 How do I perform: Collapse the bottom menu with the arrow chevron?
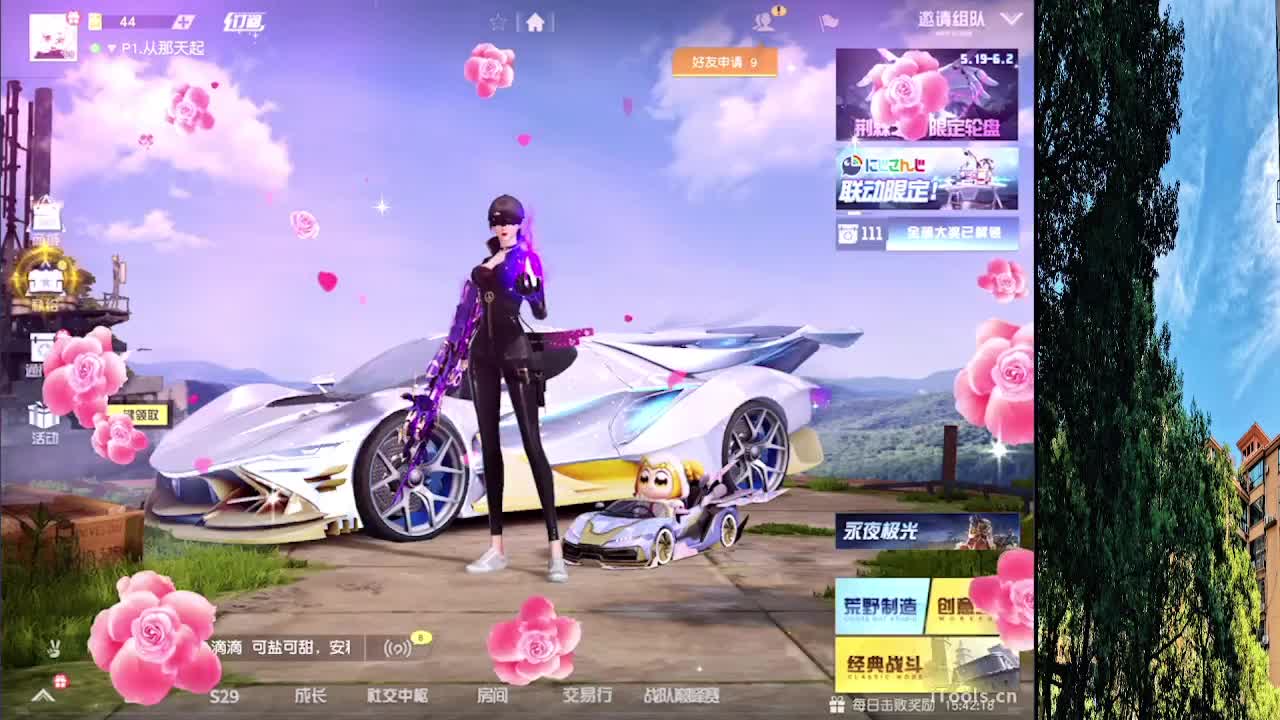[40, 694]
